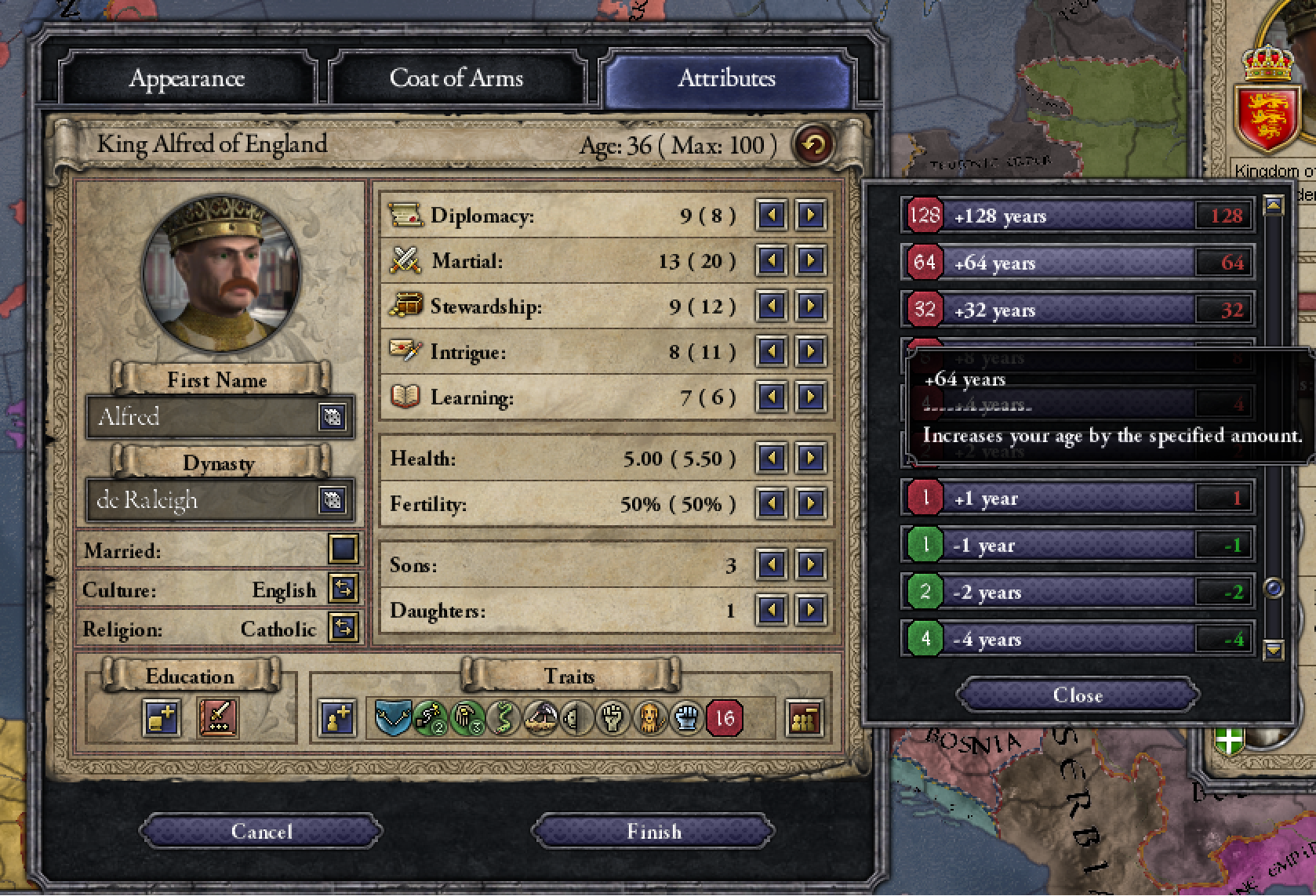Decrease Martial with the left arrow
This screenshot has width=1316, height=896.
click(772, 260)
